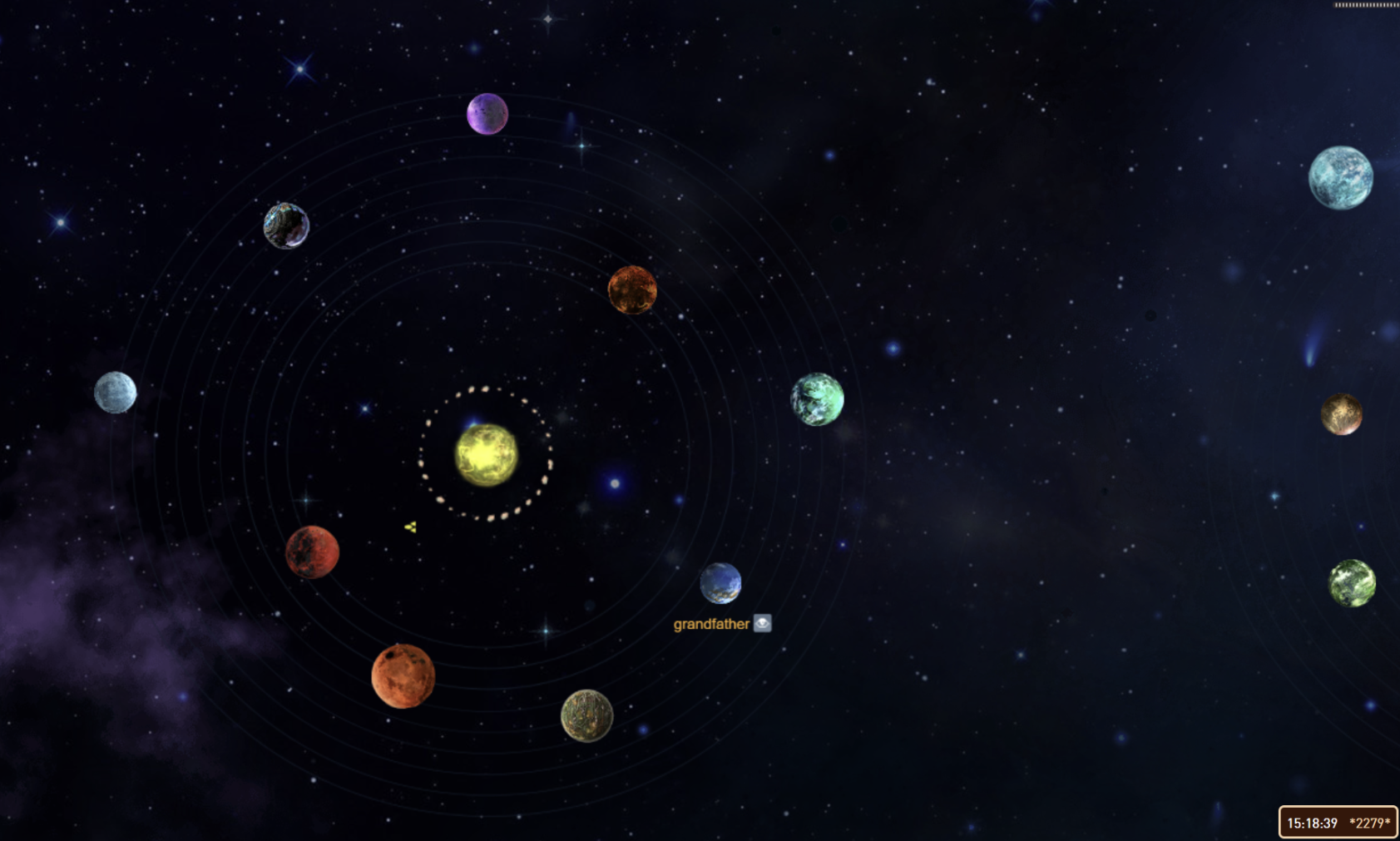
Task: Select the small yellow fleet arrow marker
Action: tap(410, 527)
